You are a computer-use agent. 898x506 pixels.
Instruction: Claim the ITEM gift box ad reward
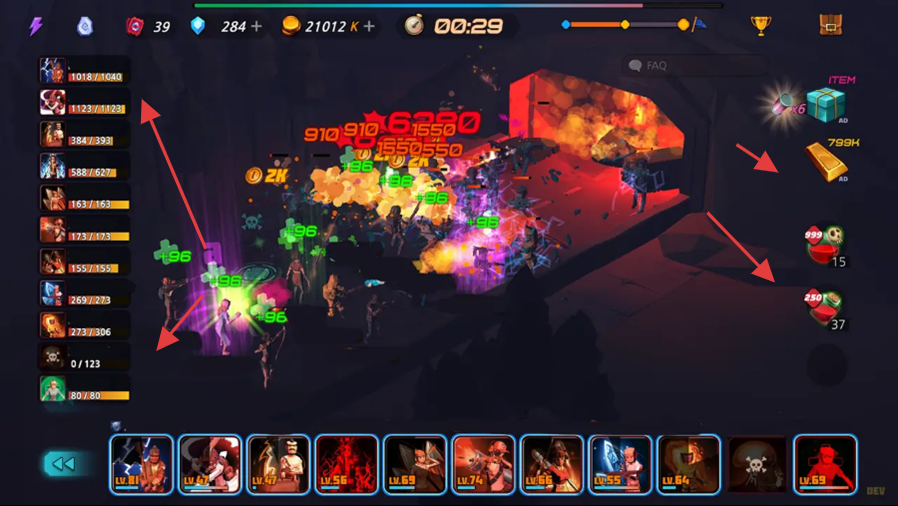[x=826, y=103]
